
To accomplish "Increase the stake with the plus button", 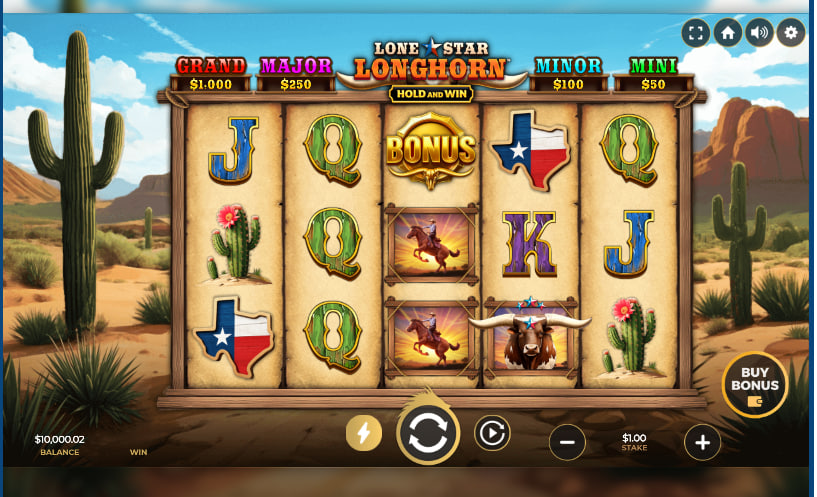I will (702, 442).
